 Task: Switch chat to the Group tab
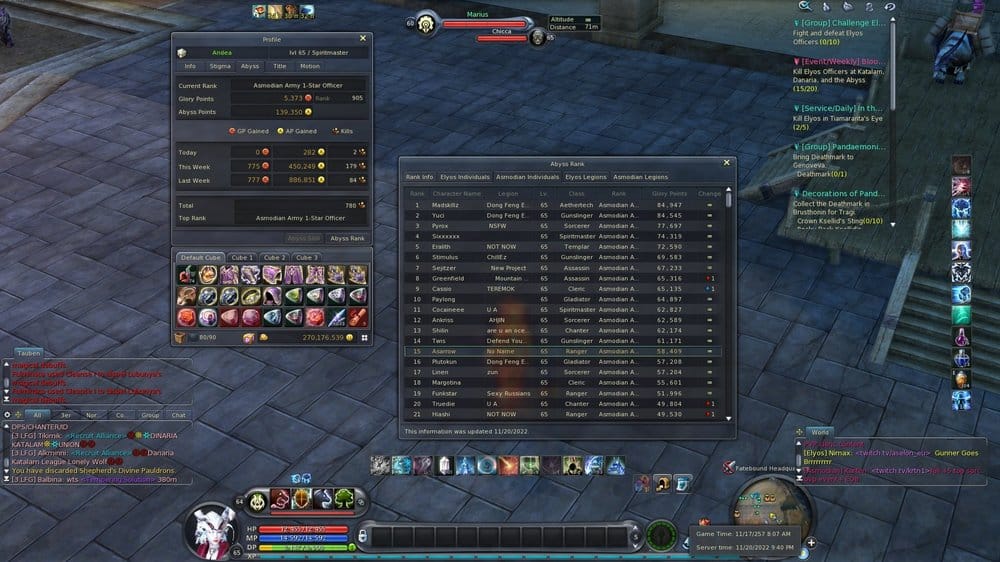pyautogui.click(x=150, y=414)
